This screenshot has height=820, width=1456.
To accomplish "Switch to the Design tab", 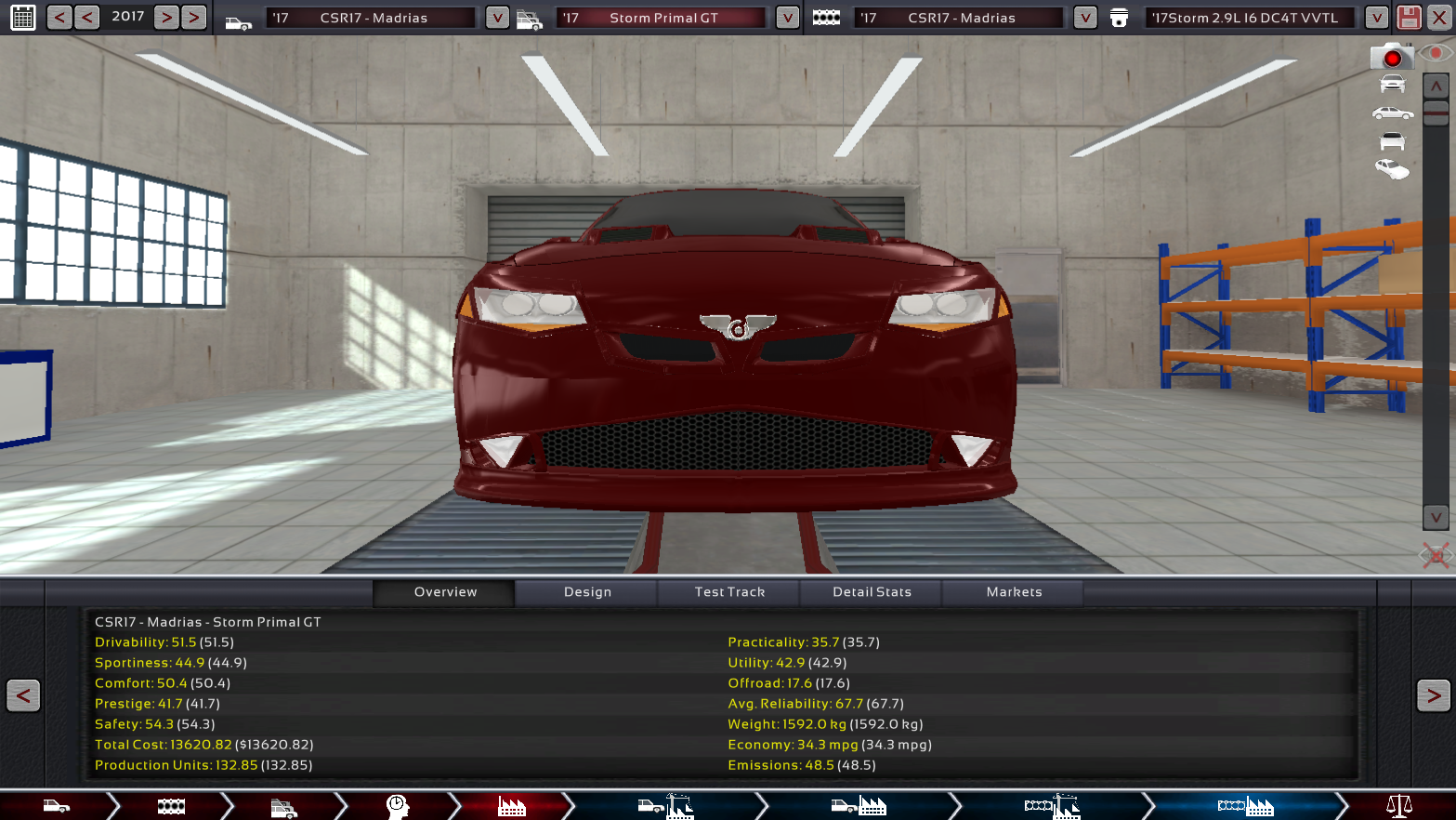I will pyautogui.click(x=587, y=592).
